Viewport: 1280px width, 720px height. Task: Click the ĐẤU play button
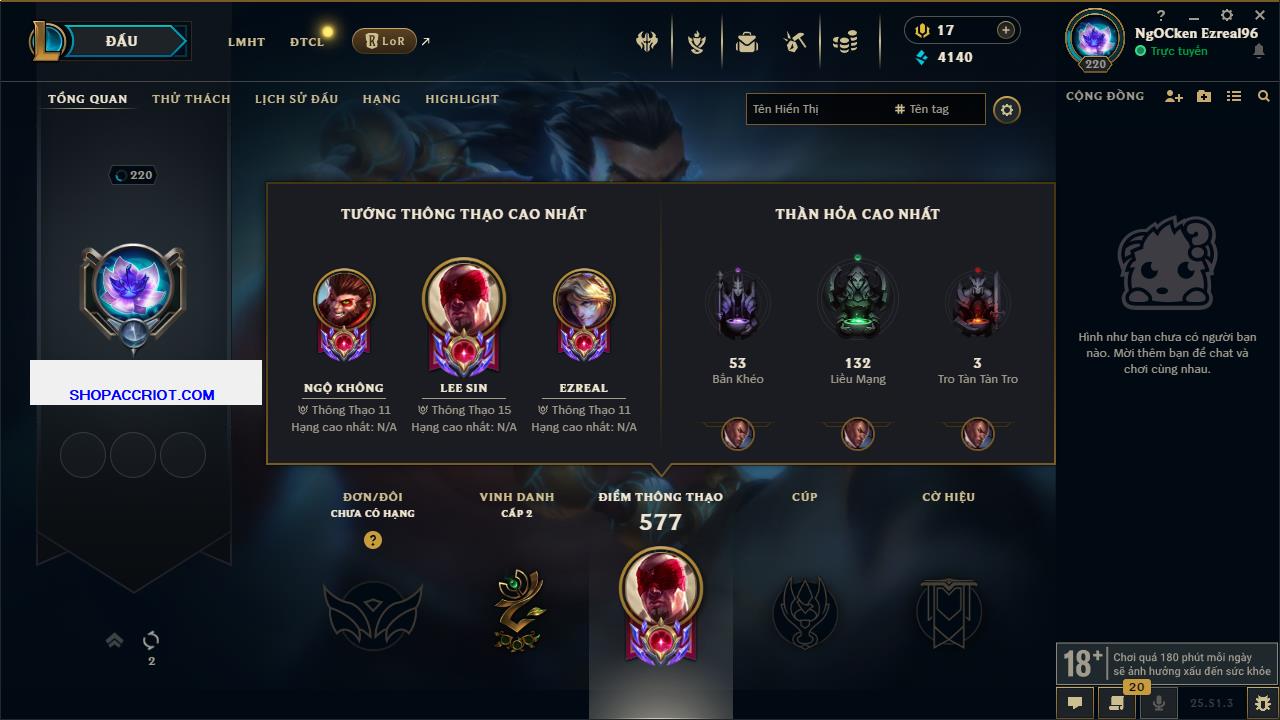[x=130, y=41]
